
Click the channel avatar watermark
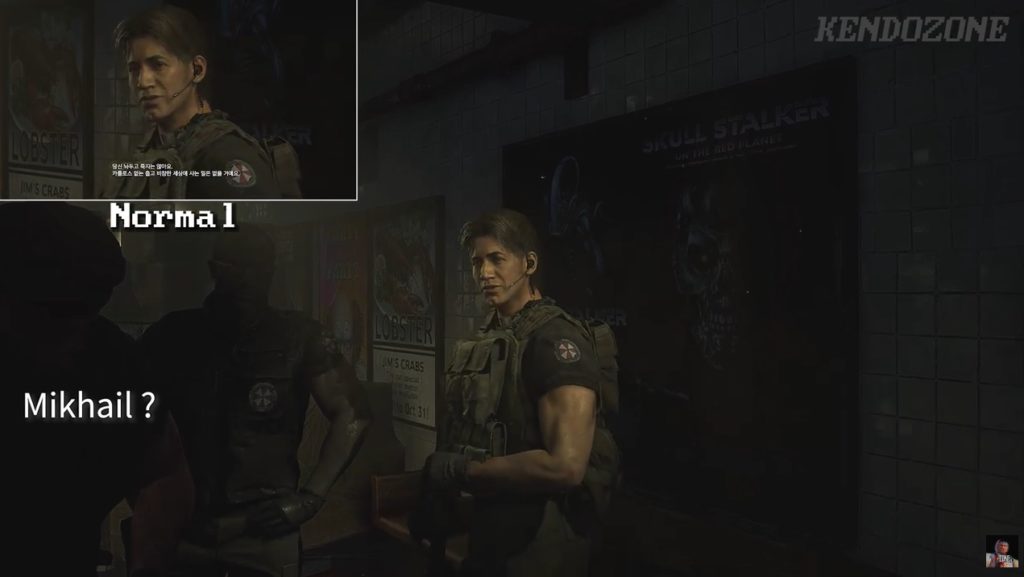pyautogui.click(x=1001, y=551)
